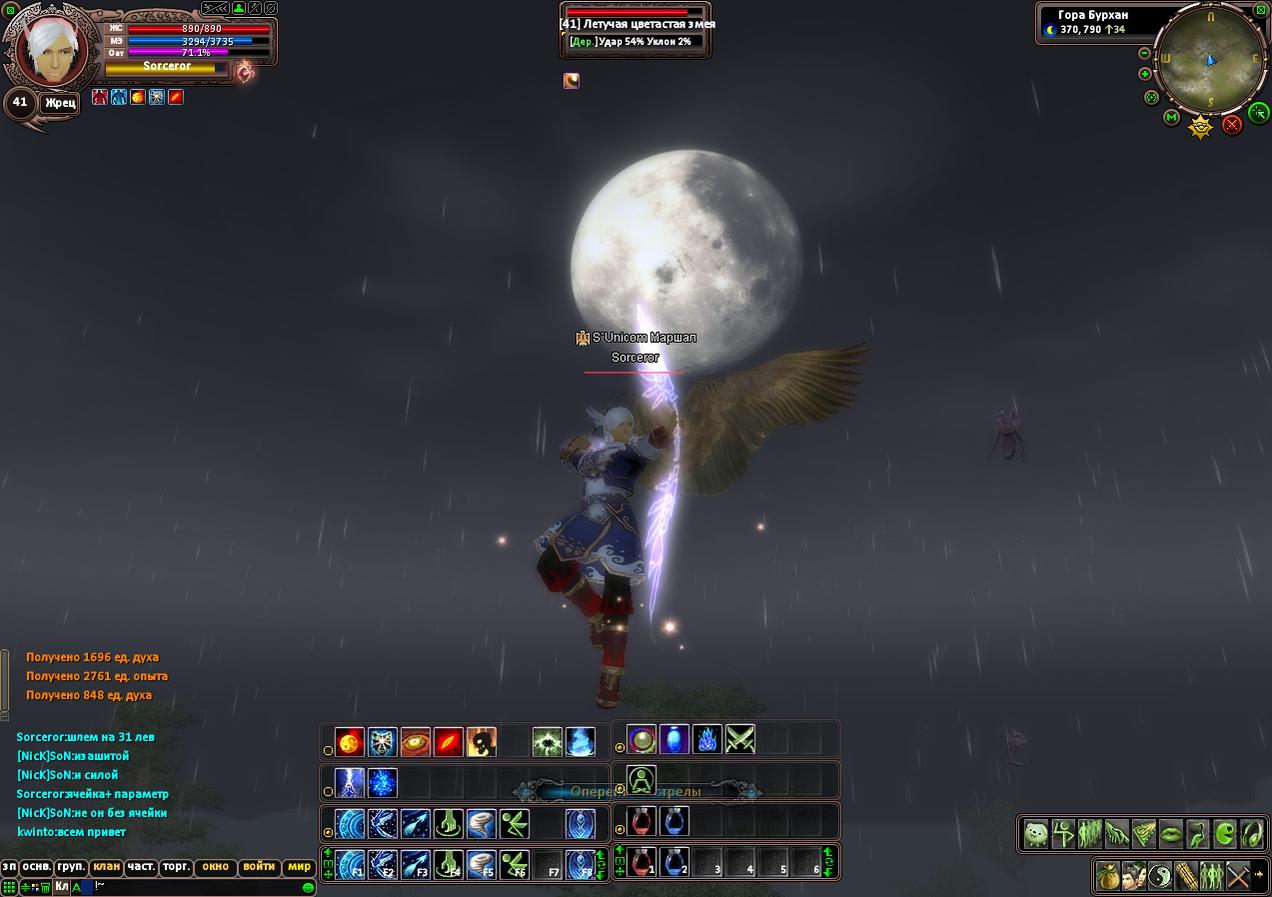Open the world map with M button
The width and height of the screenshot is (1272, 897).
pos(1171,118)
